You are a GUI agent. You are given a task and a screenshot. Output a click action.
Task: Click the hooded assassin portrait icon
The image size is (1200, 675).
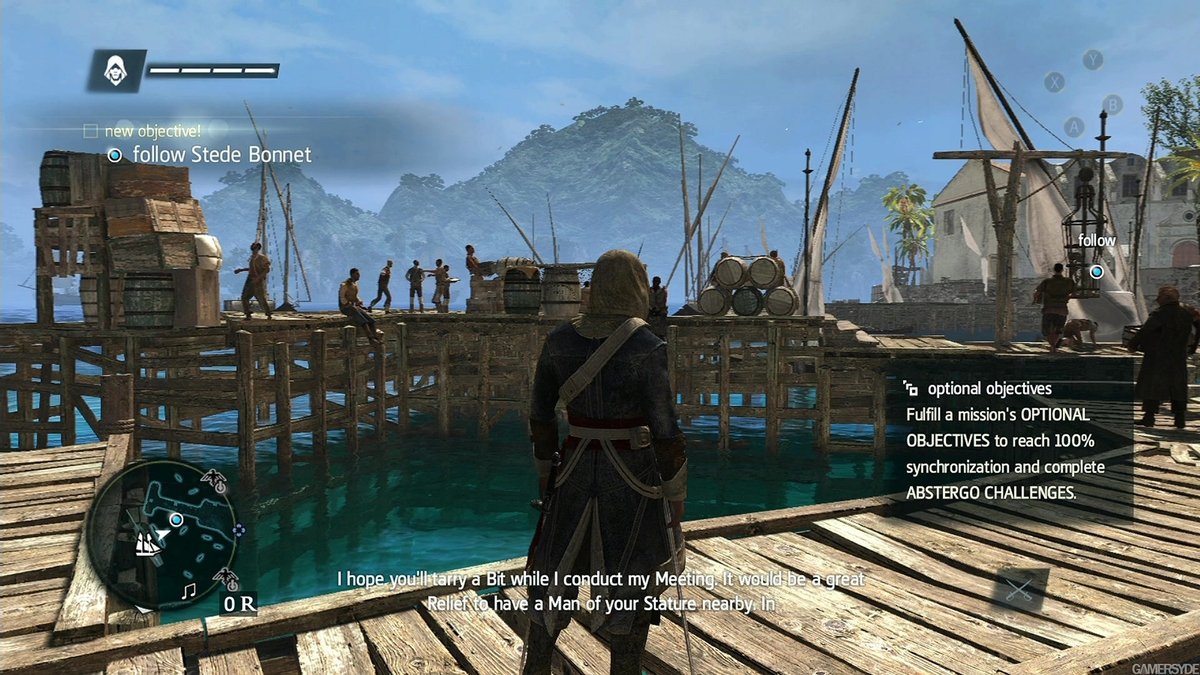pyautogui.click(x=116, y=71)
